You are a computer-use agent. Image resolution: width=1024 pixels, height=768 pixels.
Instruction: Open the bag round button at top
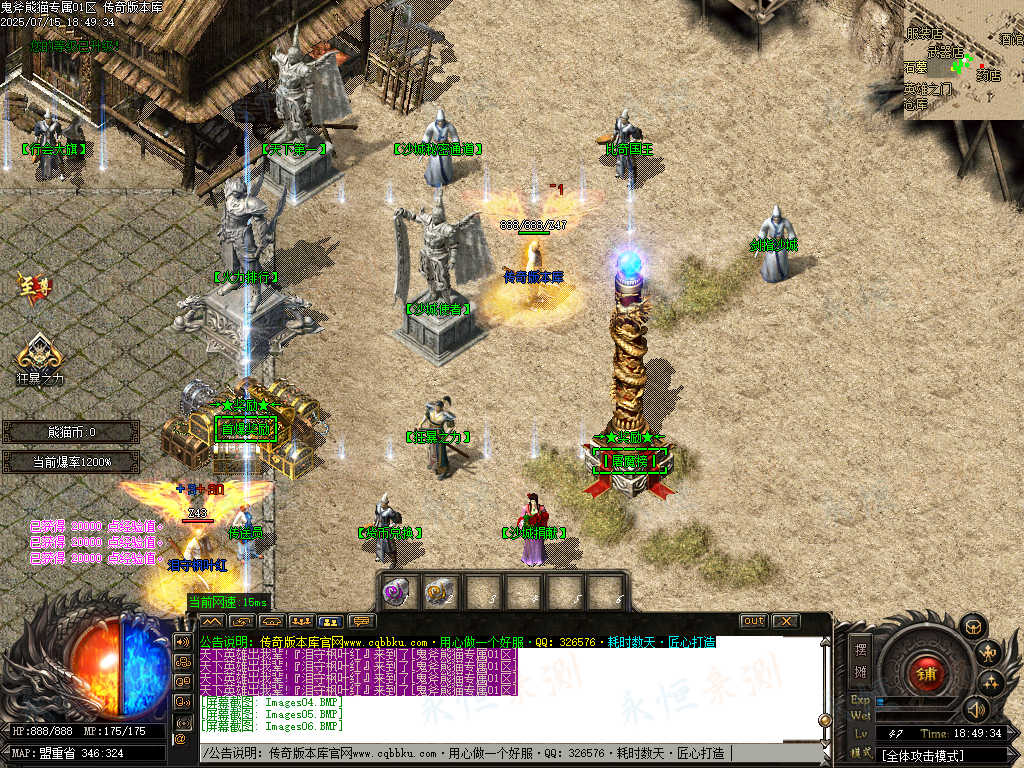(972, 627)
